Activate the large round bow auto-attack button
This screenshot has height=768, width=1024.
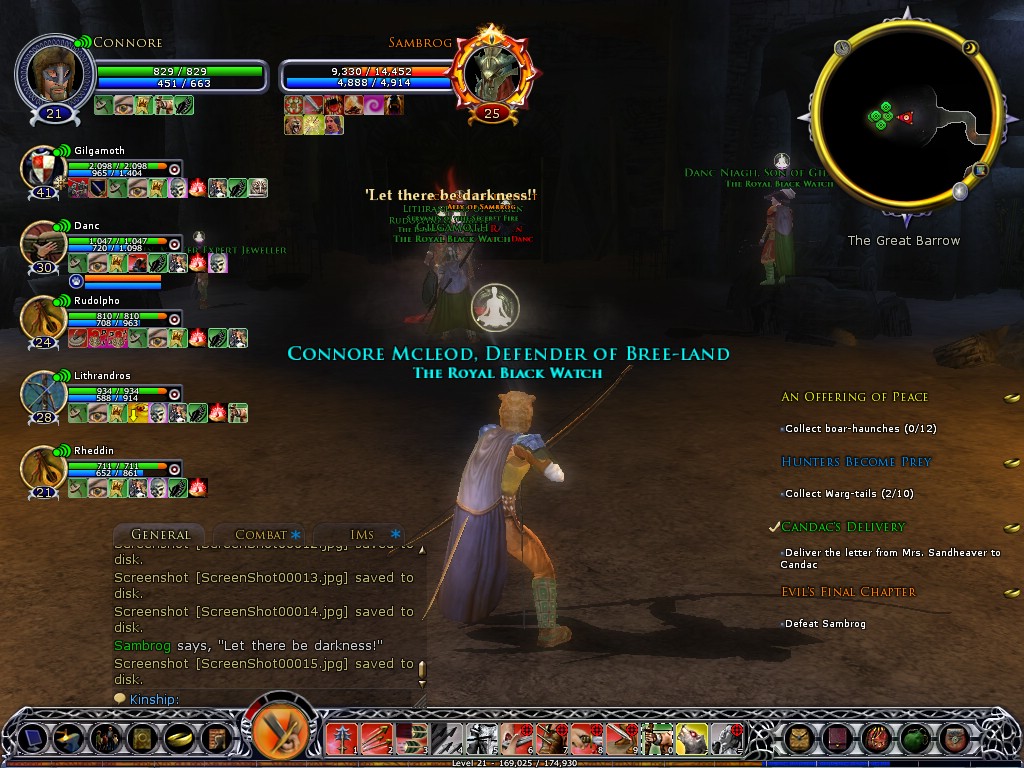click(279, 729)
